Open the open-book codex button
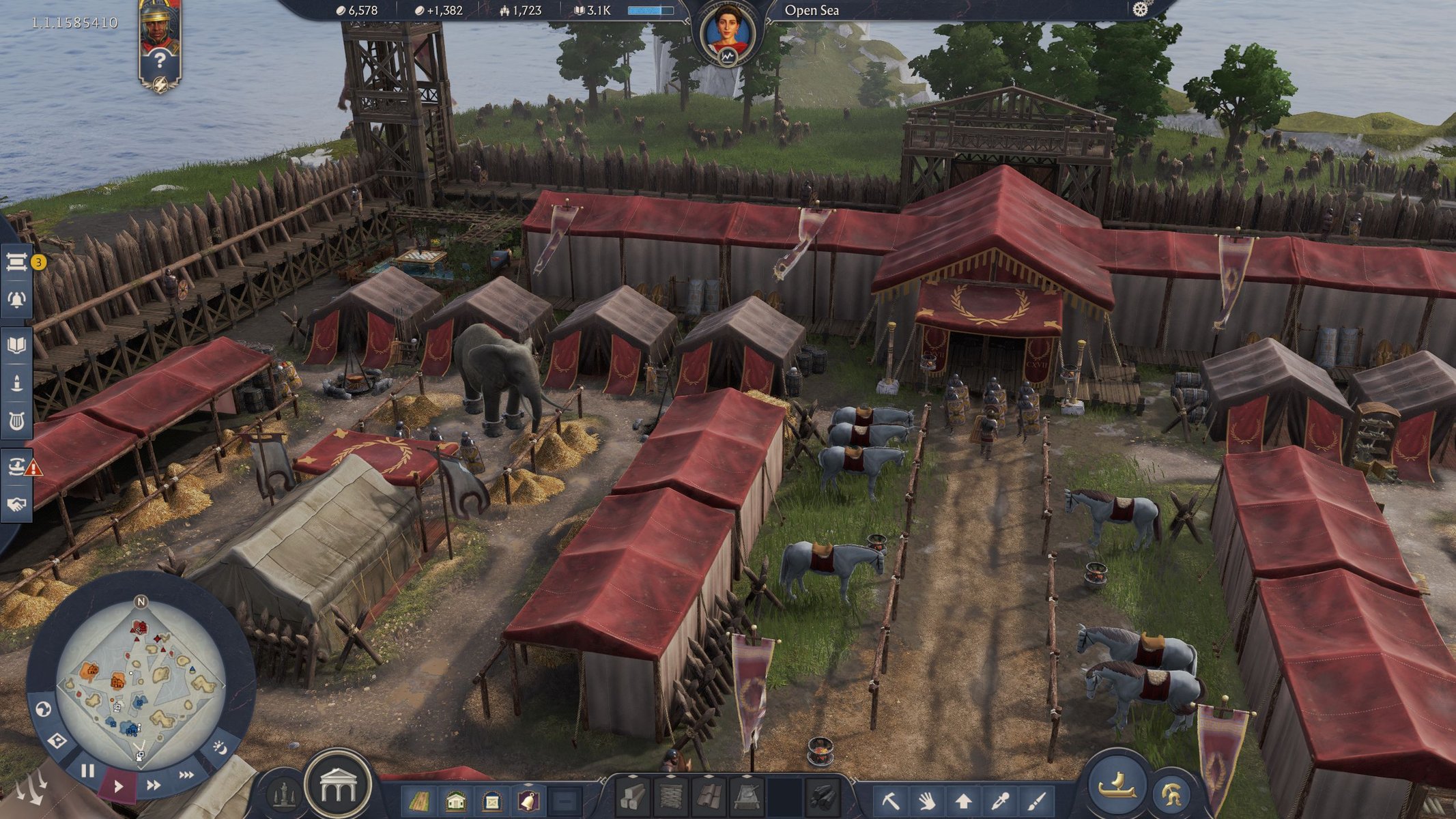Screen dimensions: 1456x819 (x=17, y=345)
